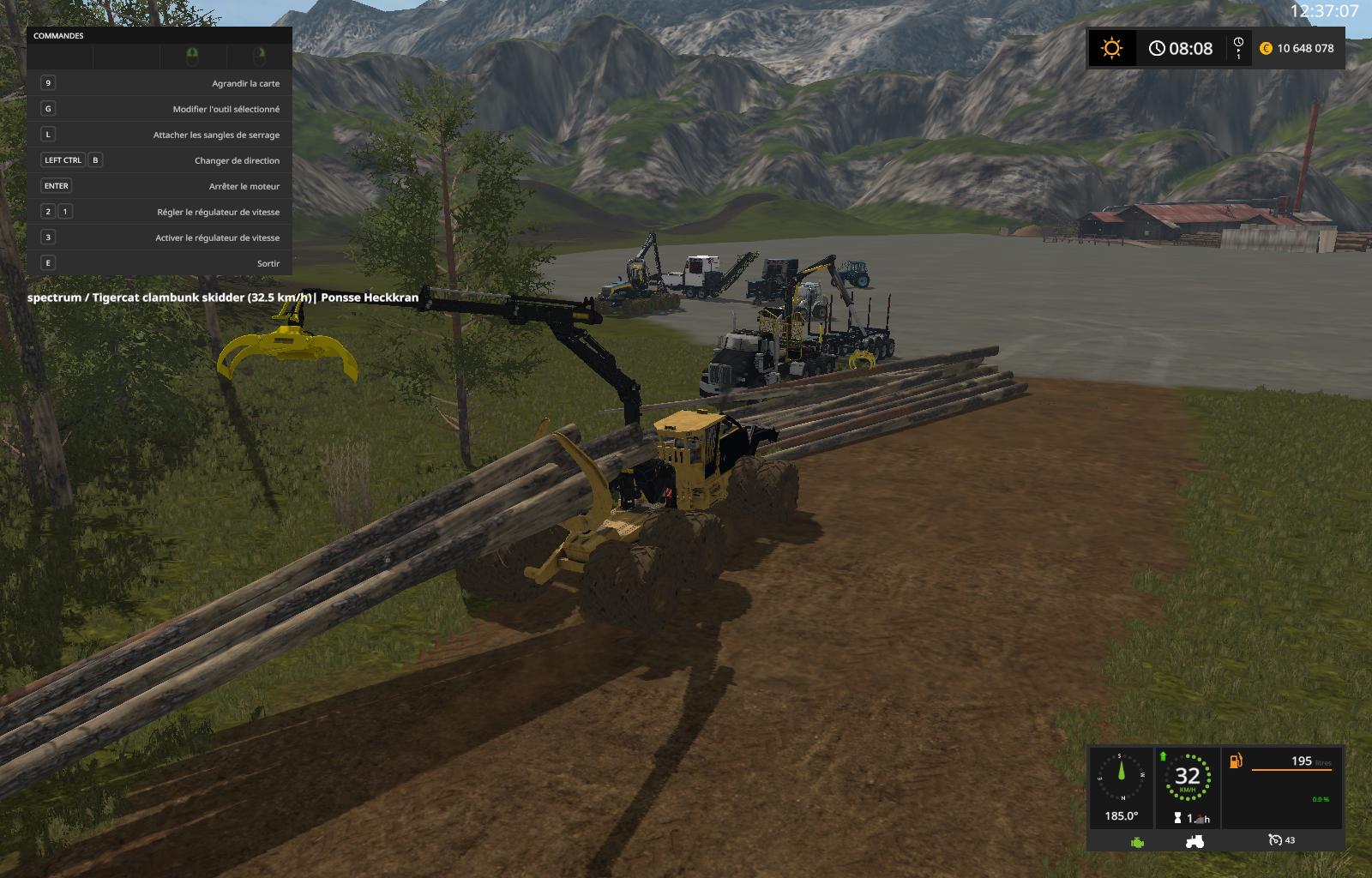
Task: Click the white tractor vehicle icon
Action: point(1194,841)
